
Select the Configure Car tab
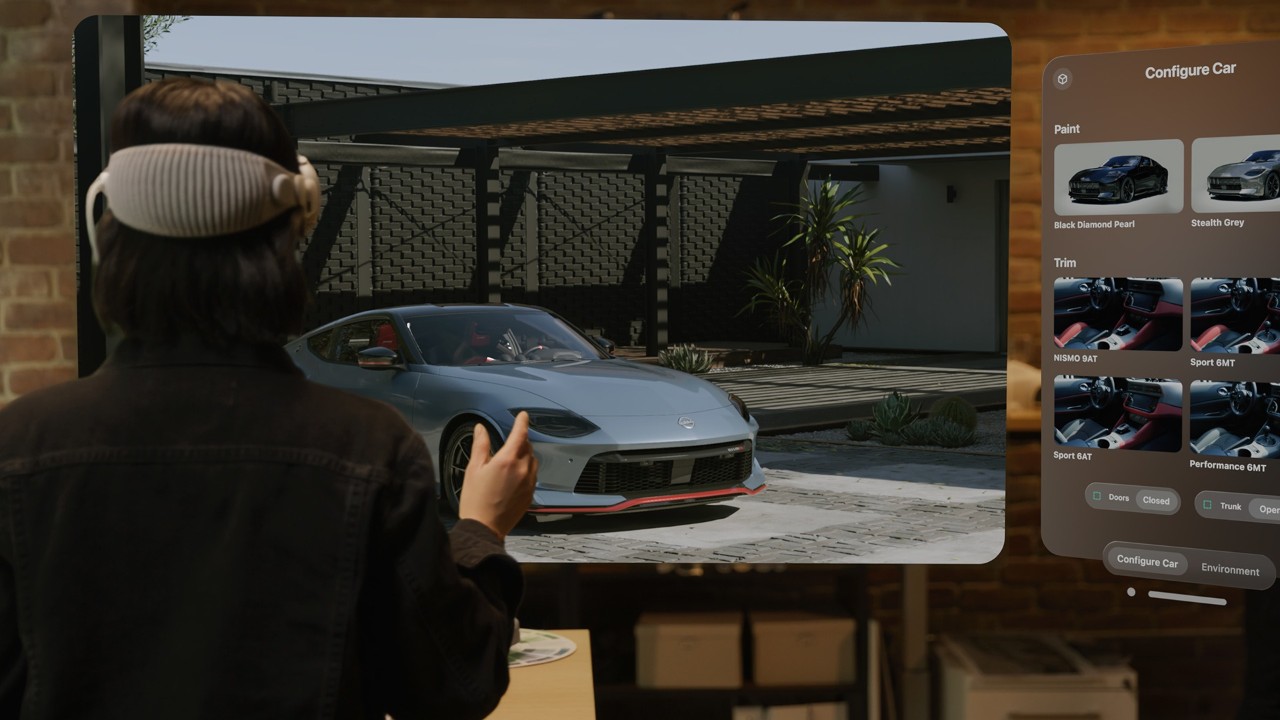[x=1146, y=561]
